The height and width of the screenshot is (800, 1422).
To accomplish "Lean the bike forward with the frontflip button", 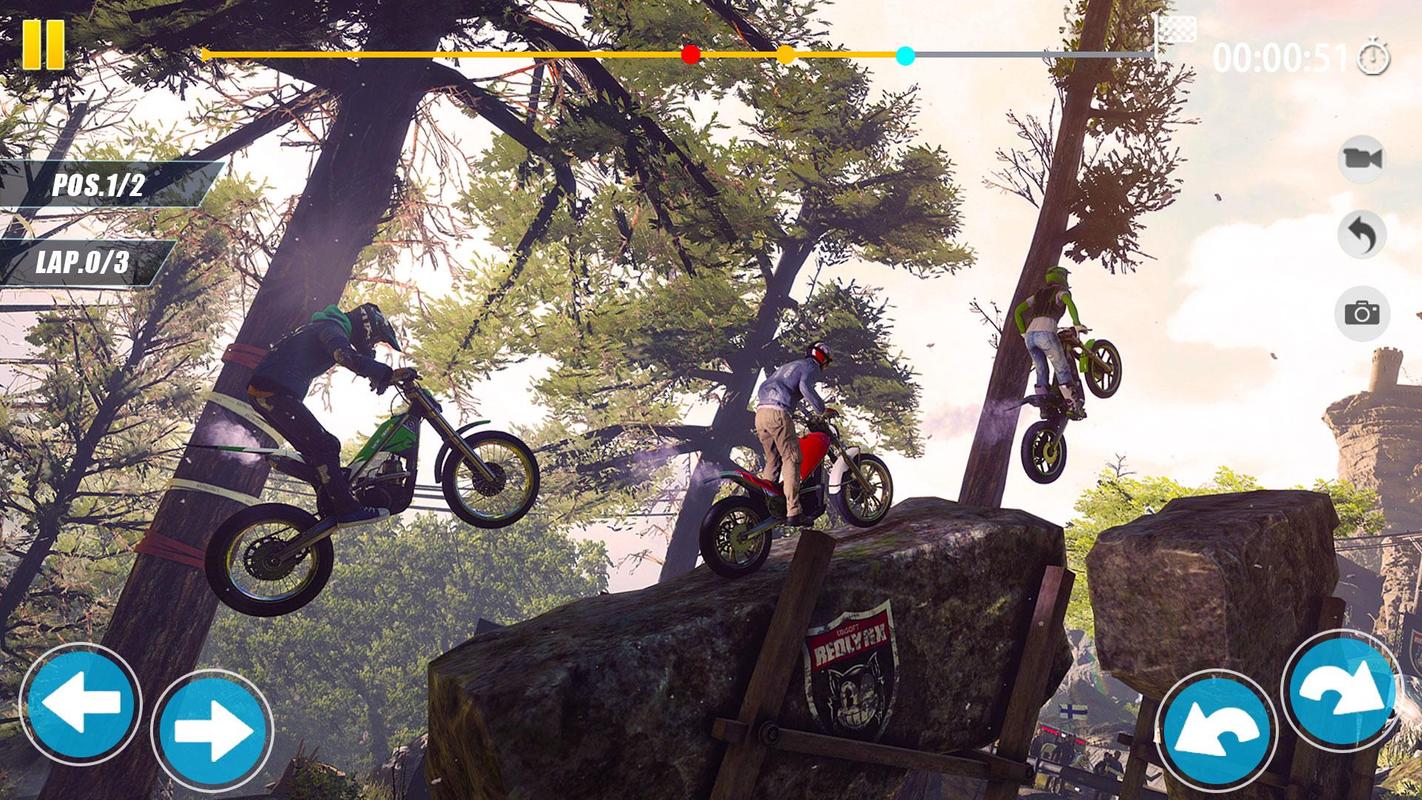I will (x=1341, y=690).
